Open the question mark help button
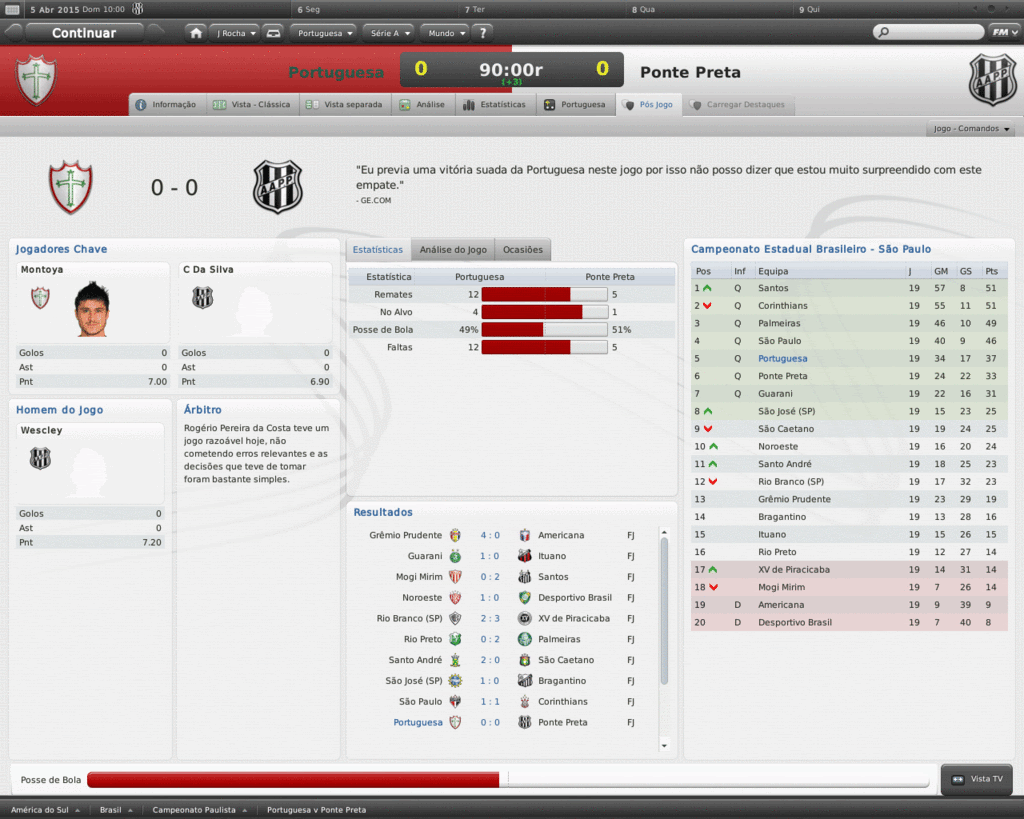The height and width of the screenshot is (819, 1024). click(482, 33)
